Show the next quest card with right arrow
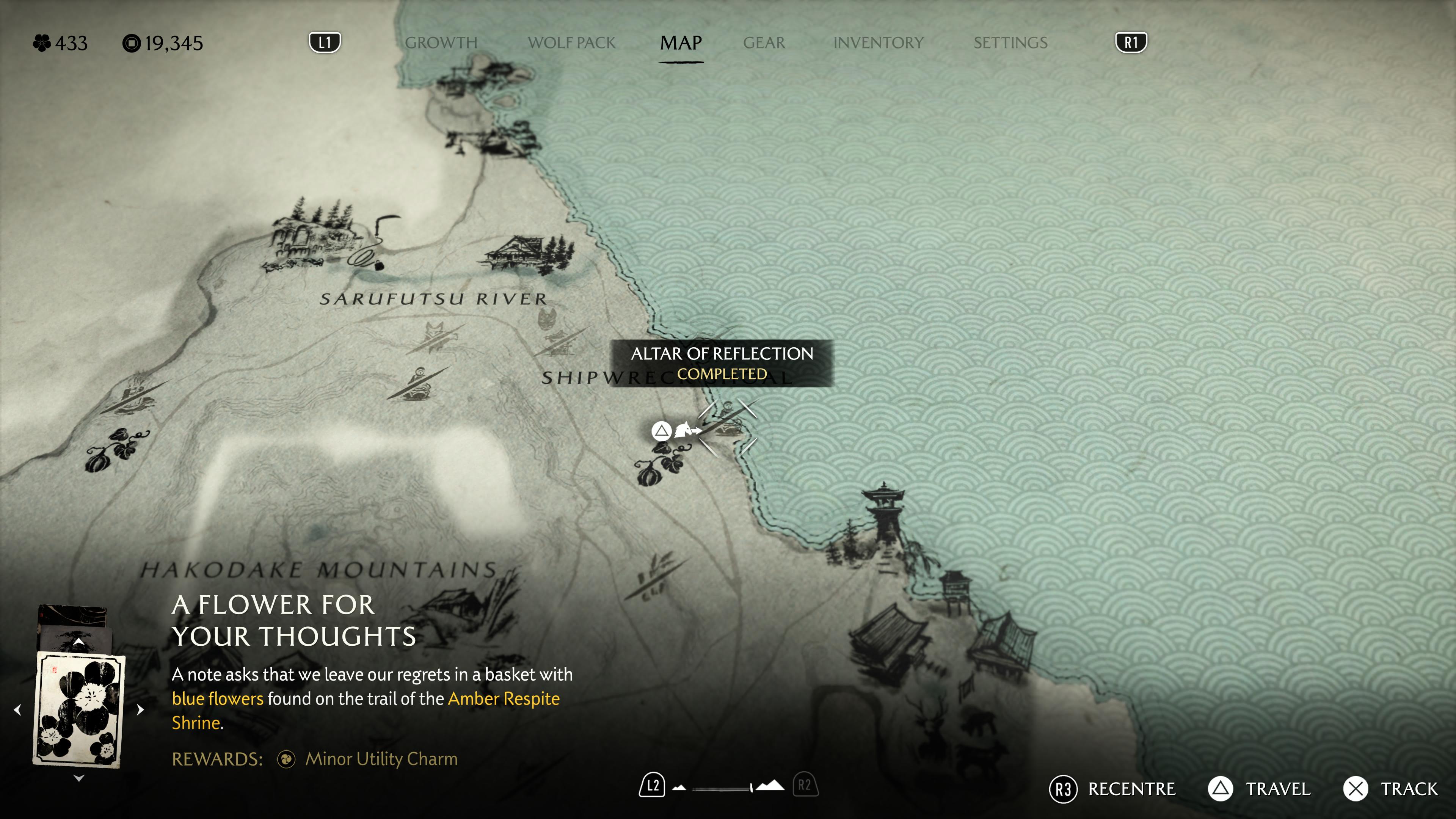The width and height of the screenshot is (1456, 819). [140, 709]
